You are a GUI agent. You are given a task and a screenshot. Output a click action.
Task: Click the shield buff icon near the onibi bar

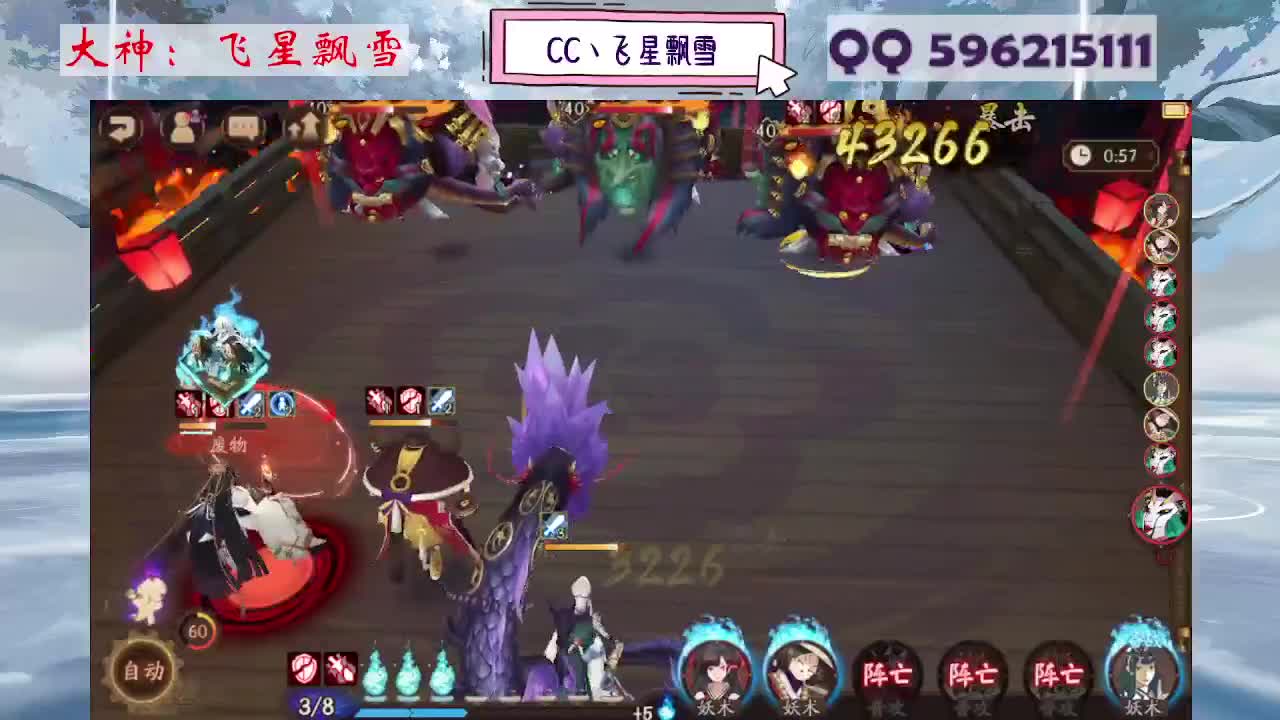[304, 667]
